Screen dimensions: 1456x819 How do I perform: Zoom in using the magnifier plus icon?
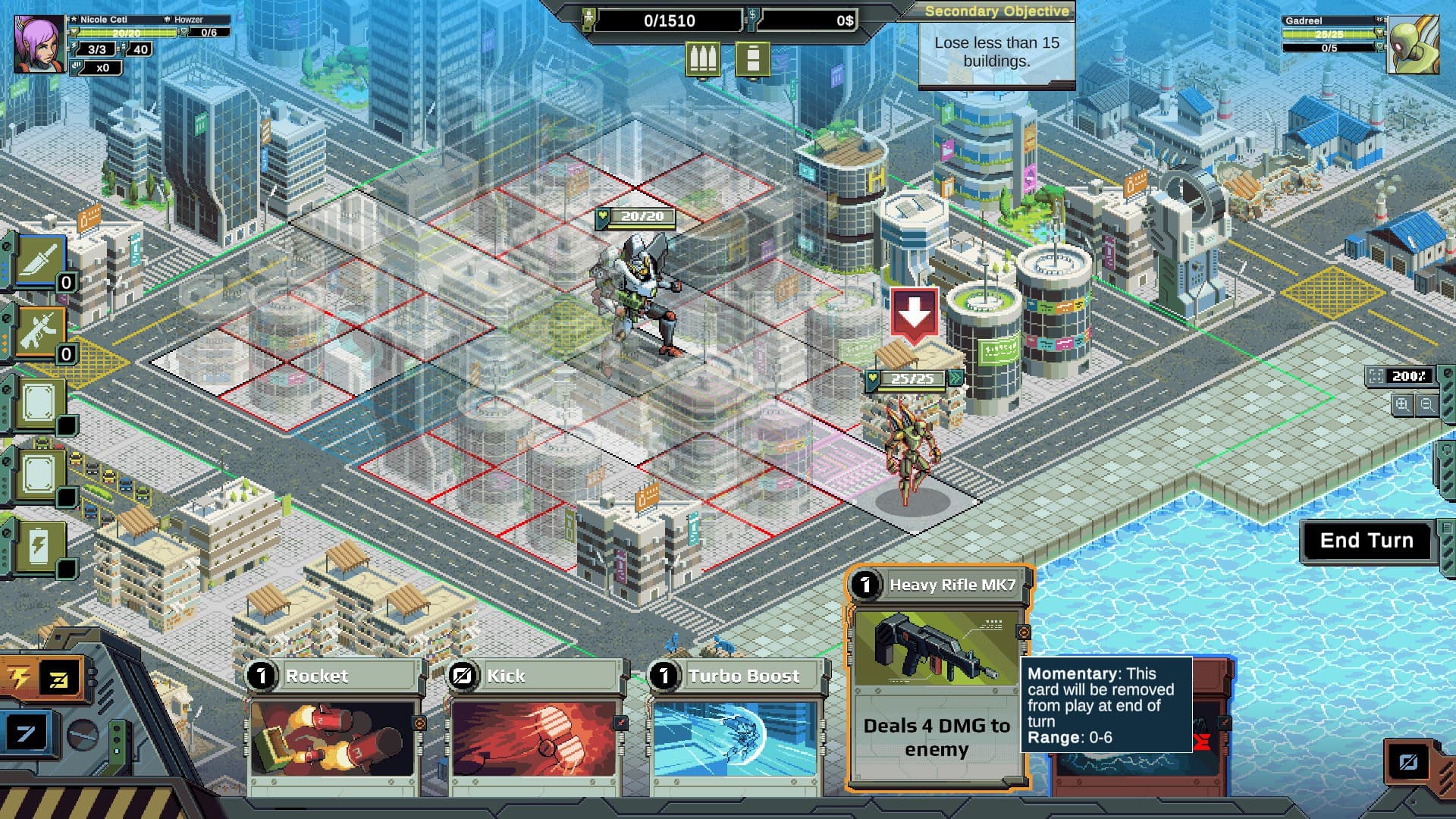point(1401,403)
